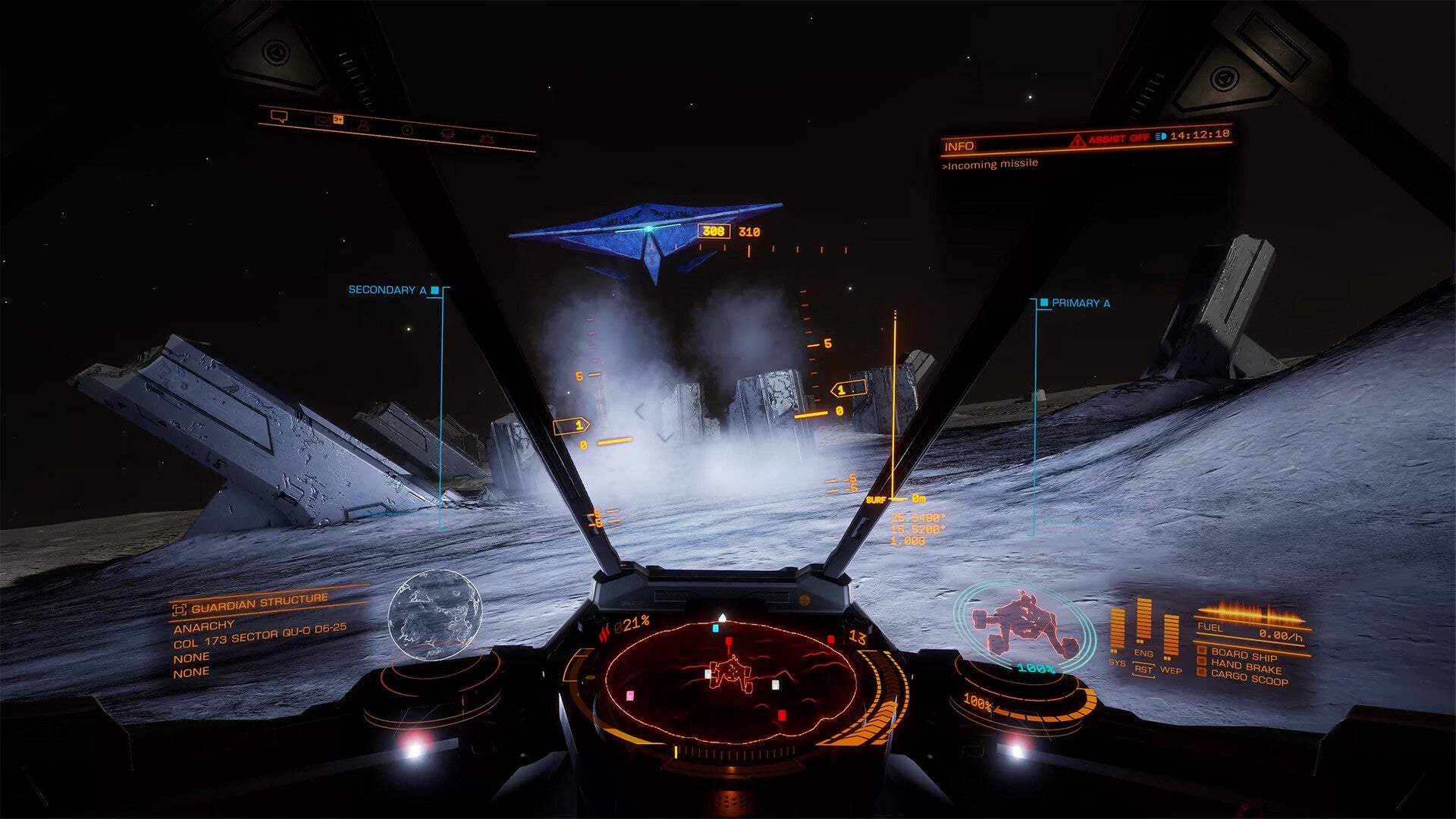This screenshot has width=1456, height=819.
Task: Toggle the CARGO SCOOP checkbox
Action: click(x=1202, y=672)
